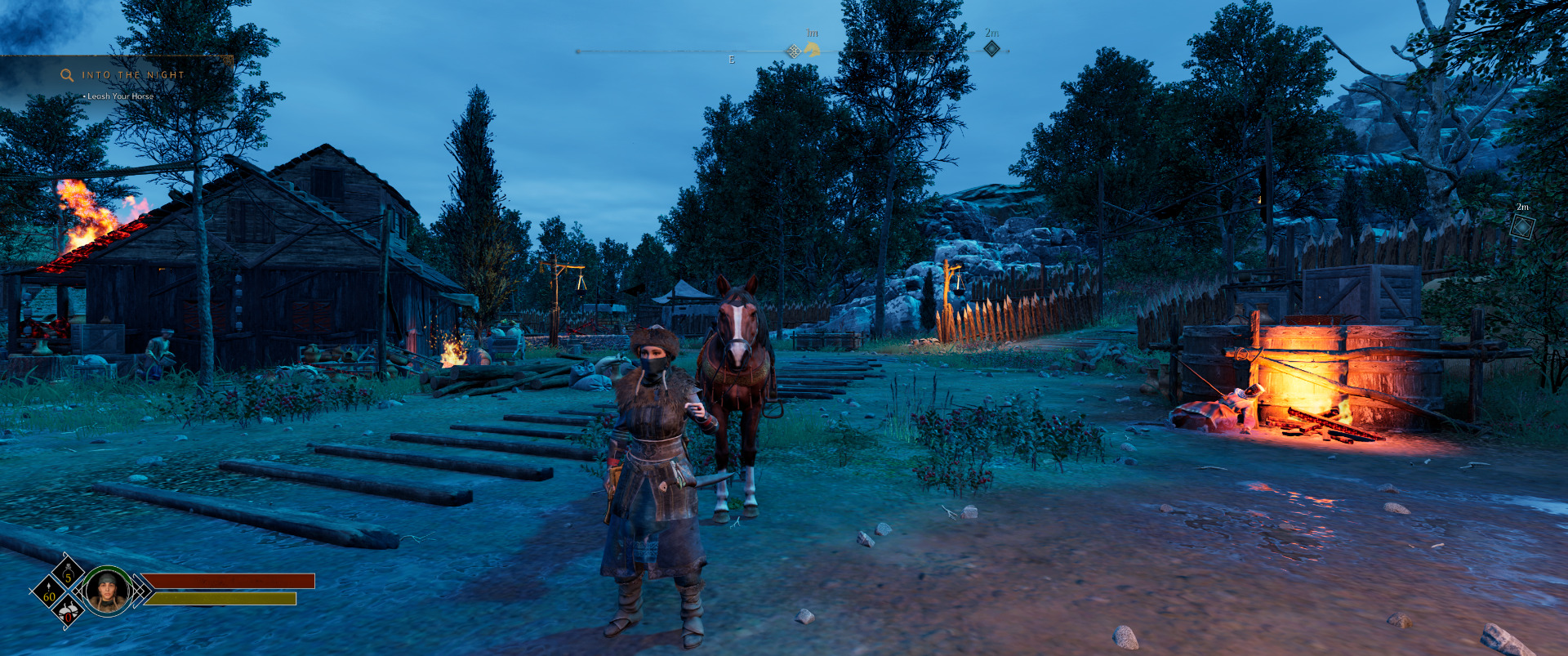
Task: Select the bomb slot showing 0
Action: point(69,611)
